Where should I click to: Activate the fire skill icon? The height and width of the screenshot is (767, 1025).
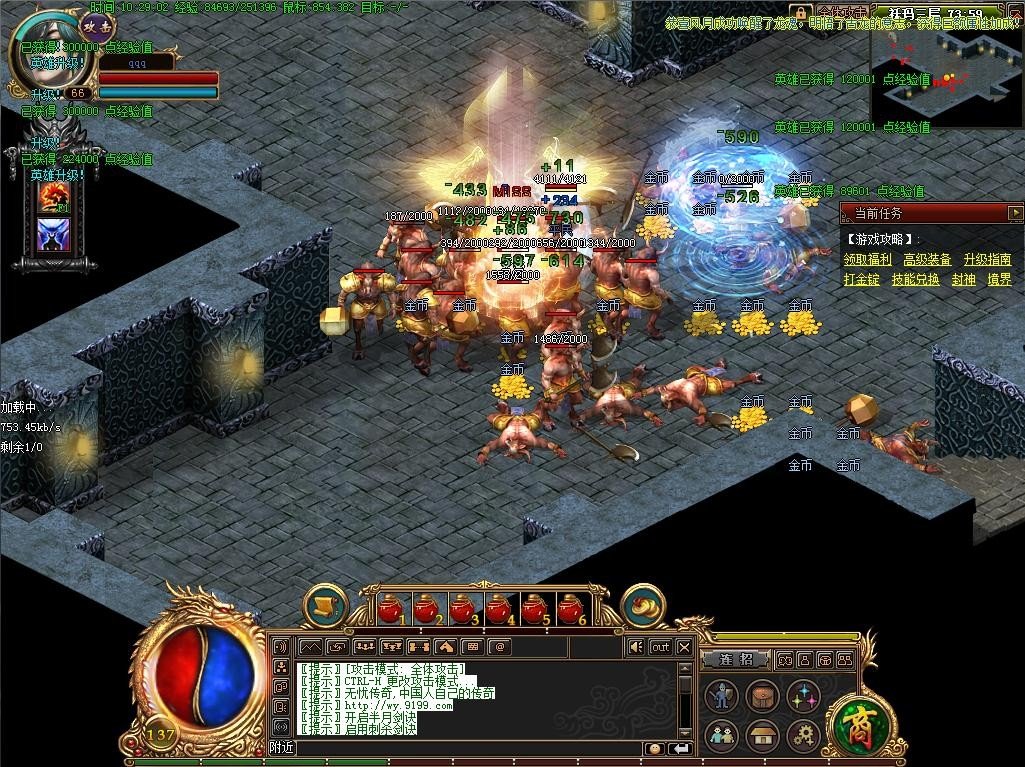coord(52,198)
